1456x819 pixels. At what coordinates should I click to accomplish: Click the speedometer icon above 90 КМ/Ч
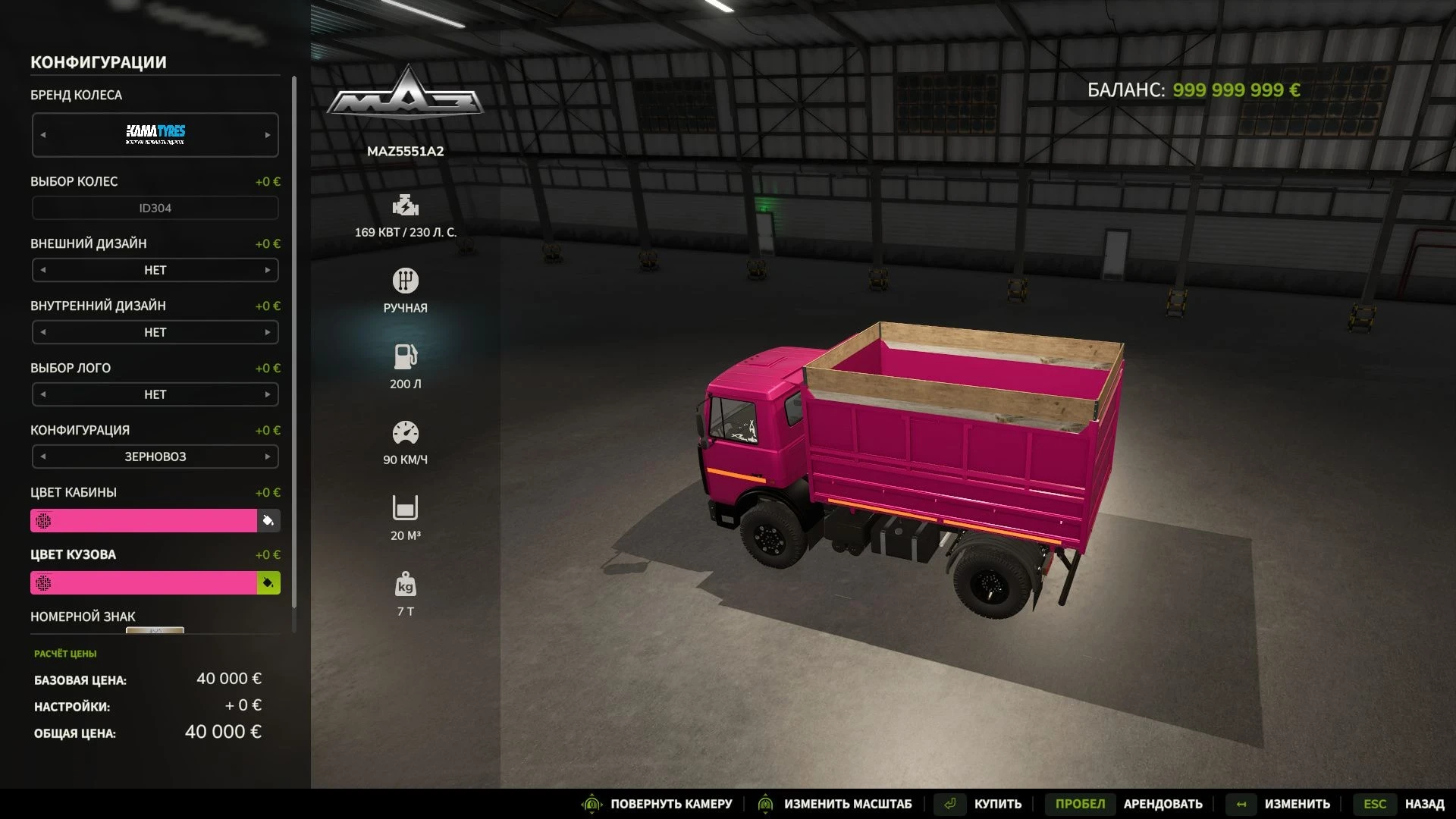click(406, 432)
